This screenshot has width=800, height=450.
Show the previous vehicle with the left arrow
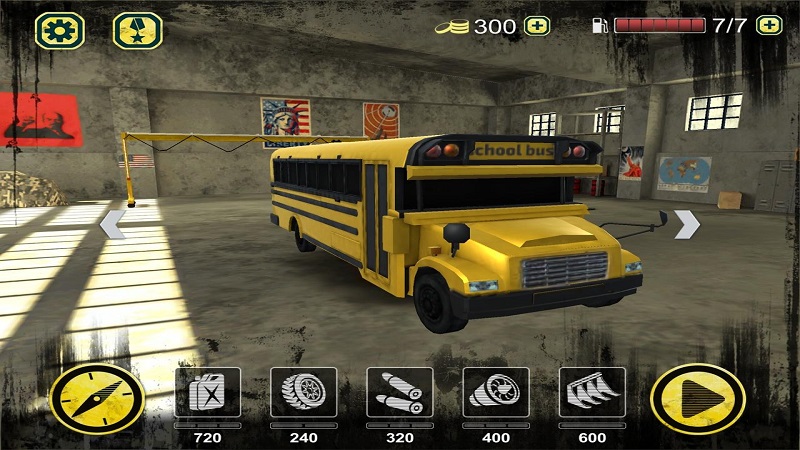[x=112, y=224]
